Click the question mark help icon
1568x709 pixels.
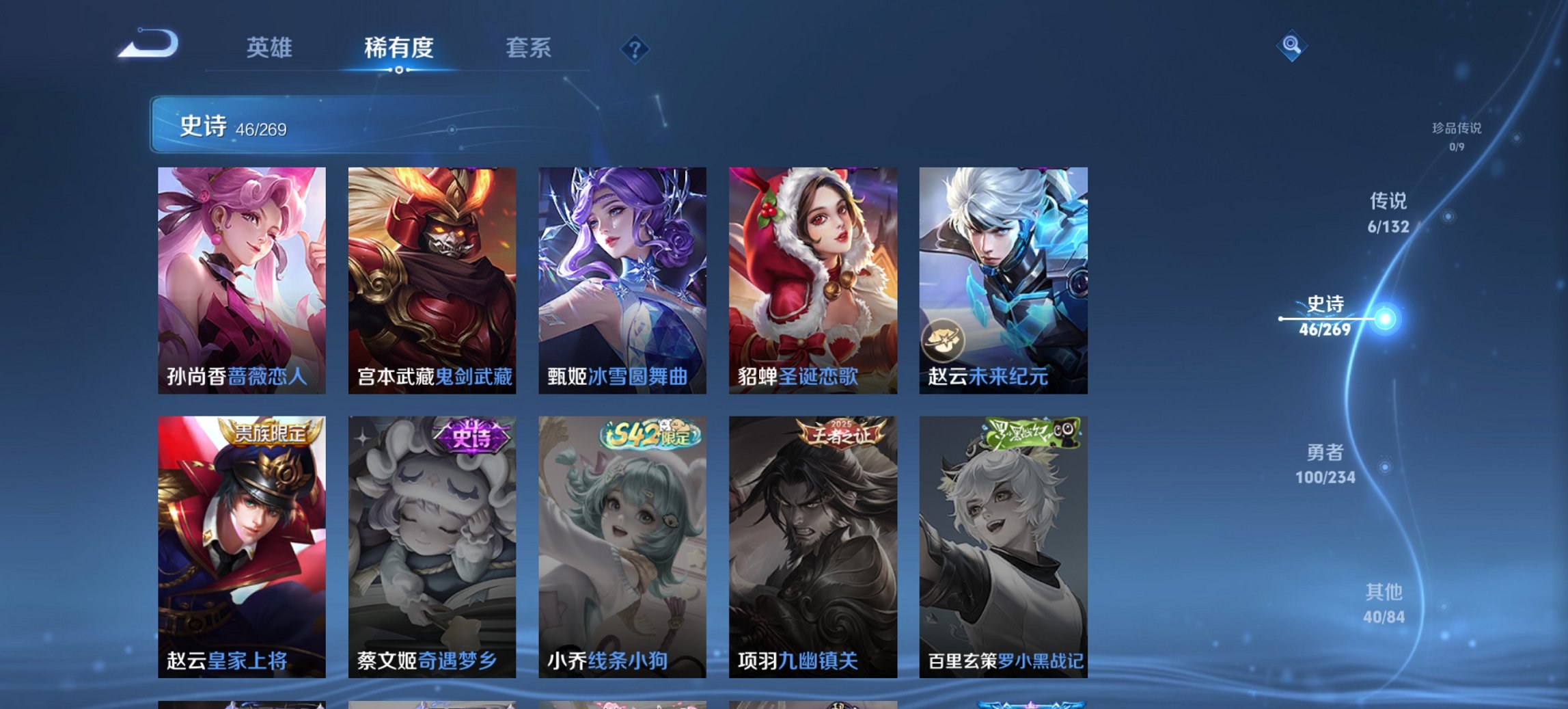tap(635, 49)
